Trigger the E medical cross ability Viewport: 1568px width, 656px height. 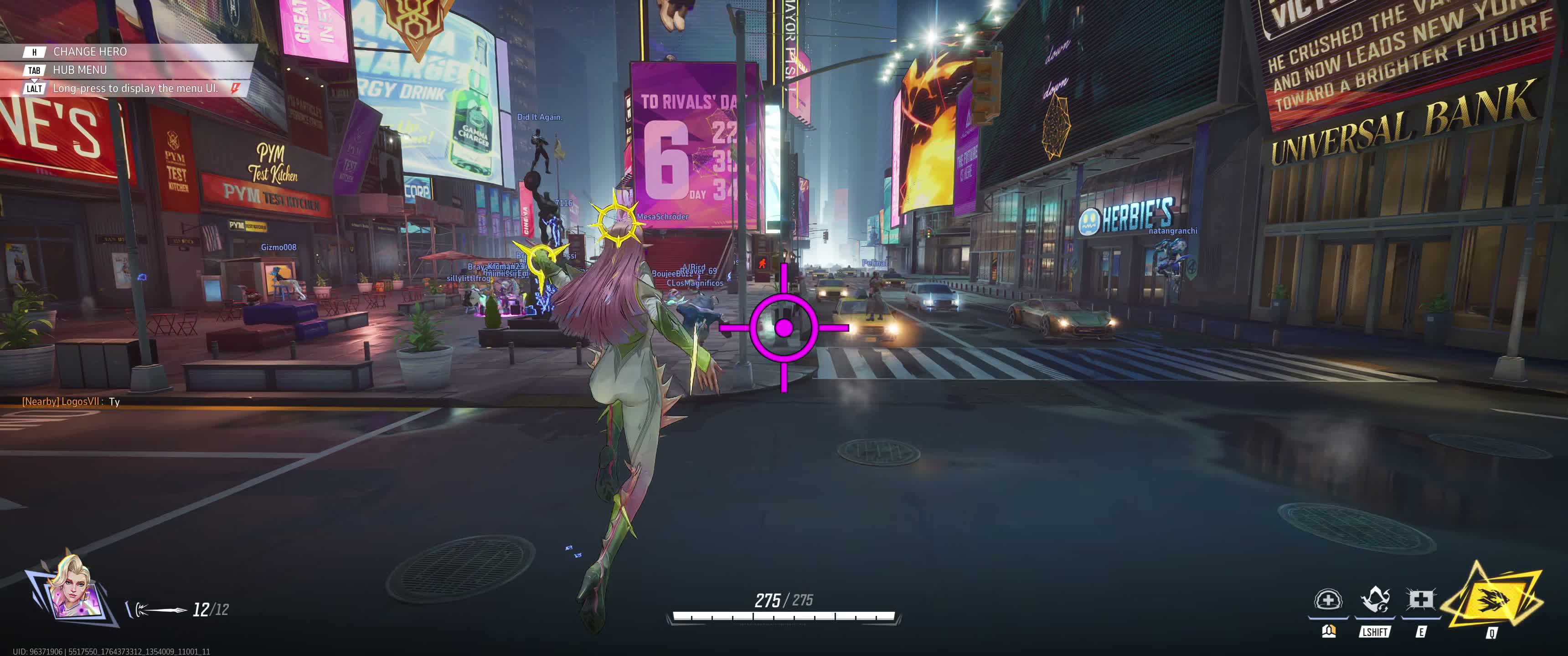coord(1420,601)
